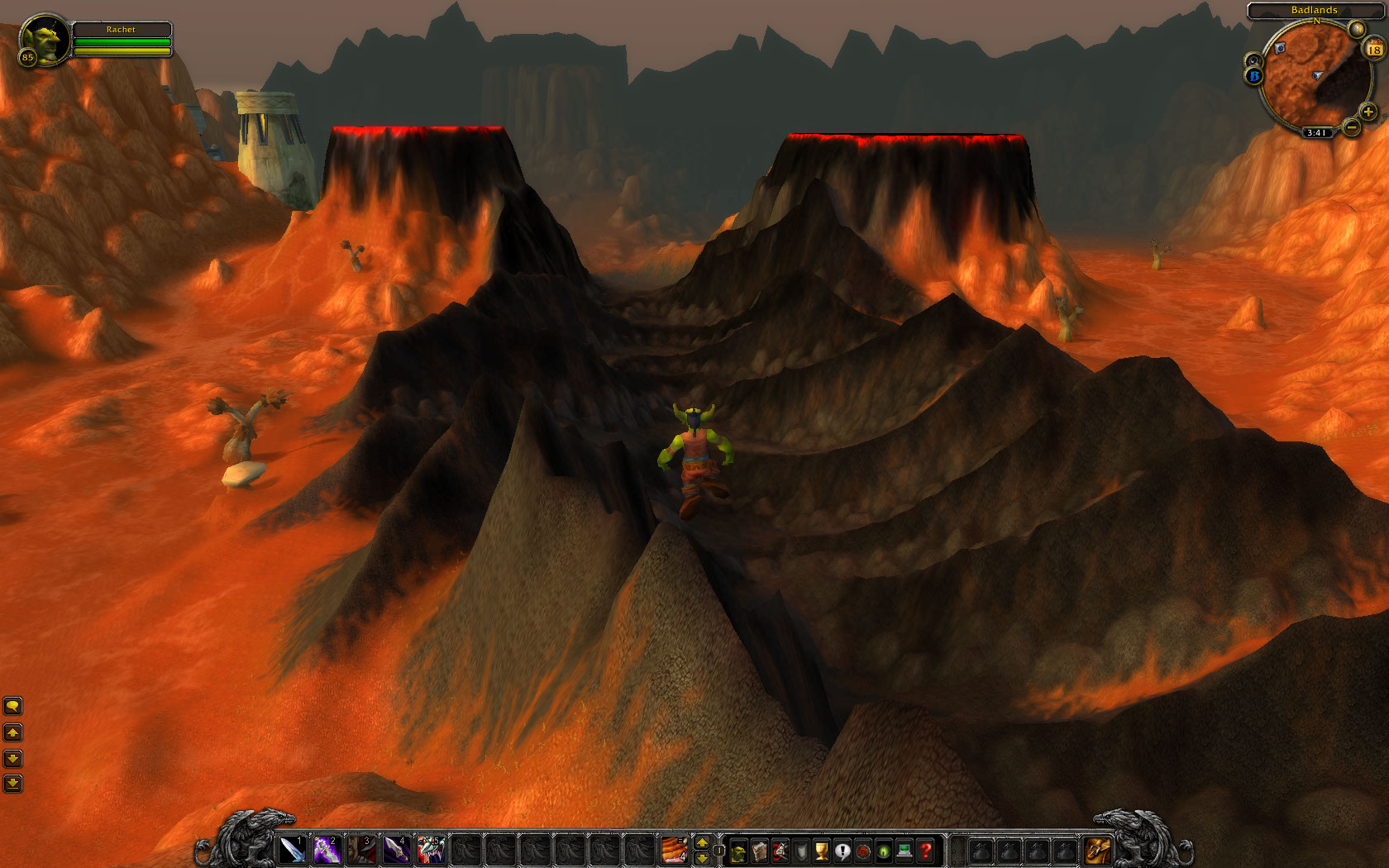Viewport: 1389px width, 868px height.
Task: Use the purple gauntlet ability in slot 2
Action: [x=327, y=850]
